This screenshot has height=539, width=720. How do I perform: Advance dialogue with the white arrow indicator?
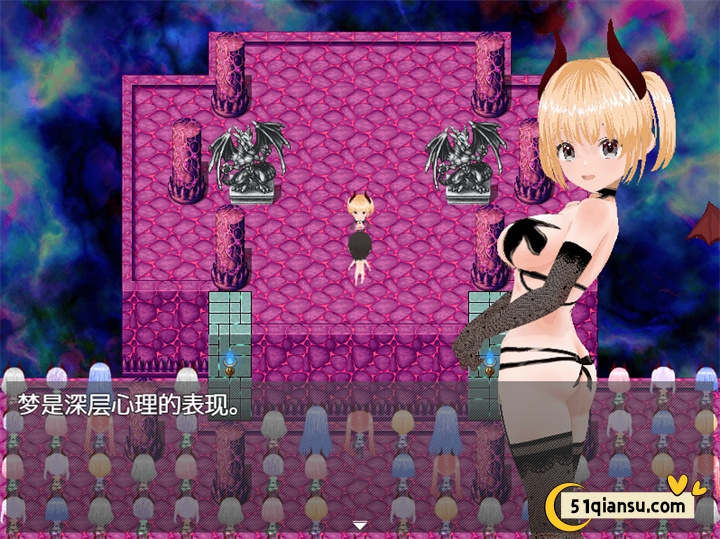(x=360, y=525)
